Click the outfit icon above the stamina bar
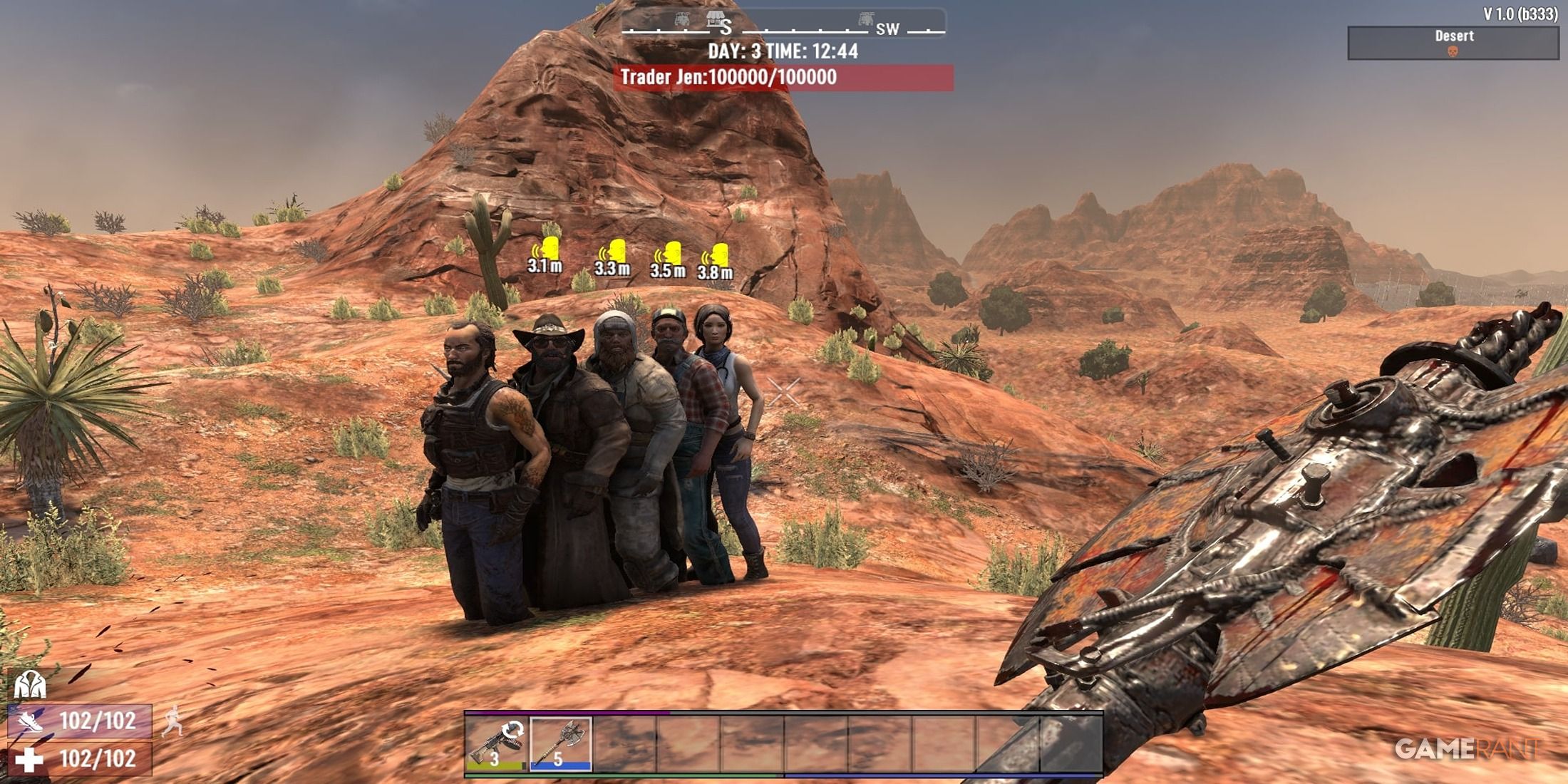 (x=31, y=685)
